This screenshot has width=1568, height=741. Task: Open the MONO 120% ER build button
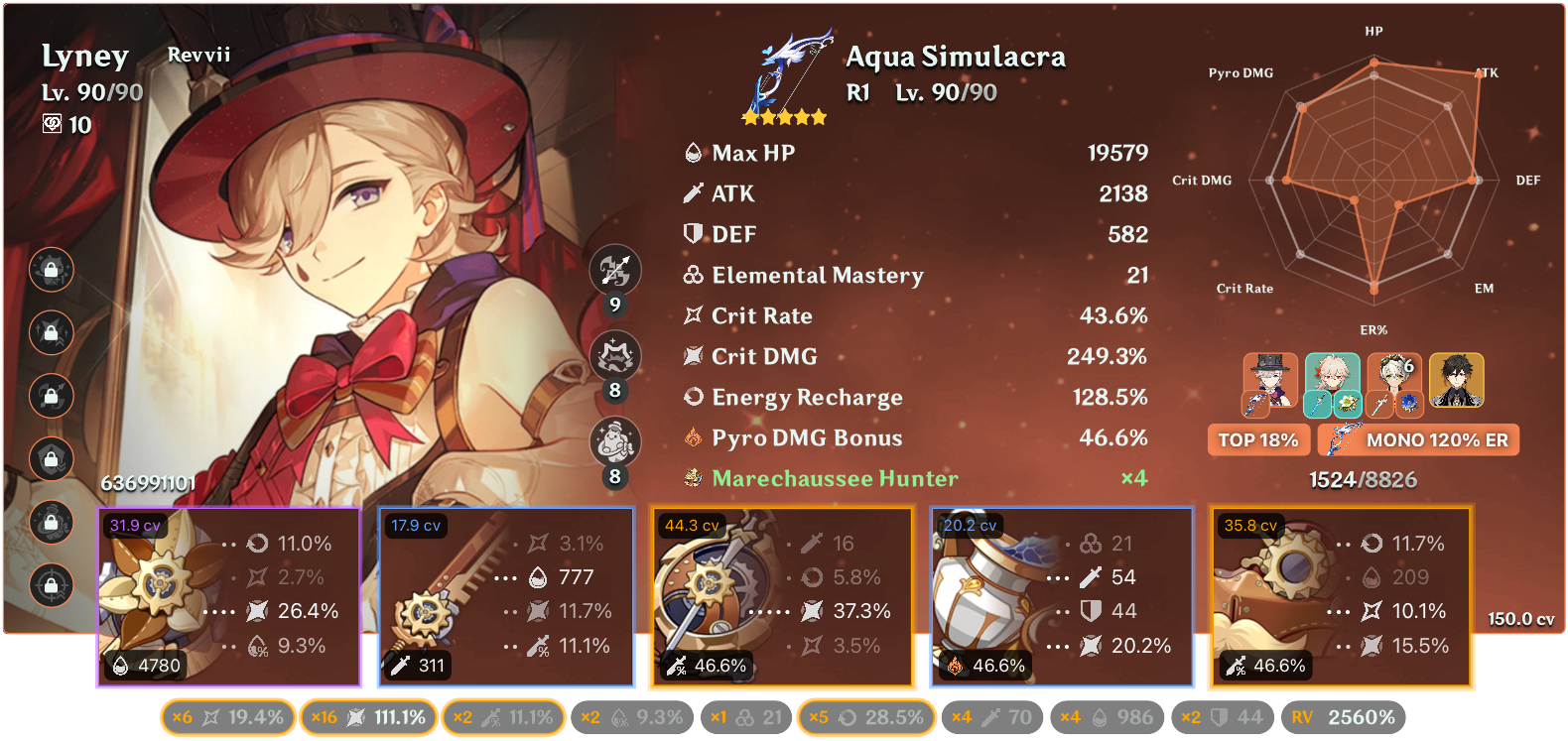1418,439
